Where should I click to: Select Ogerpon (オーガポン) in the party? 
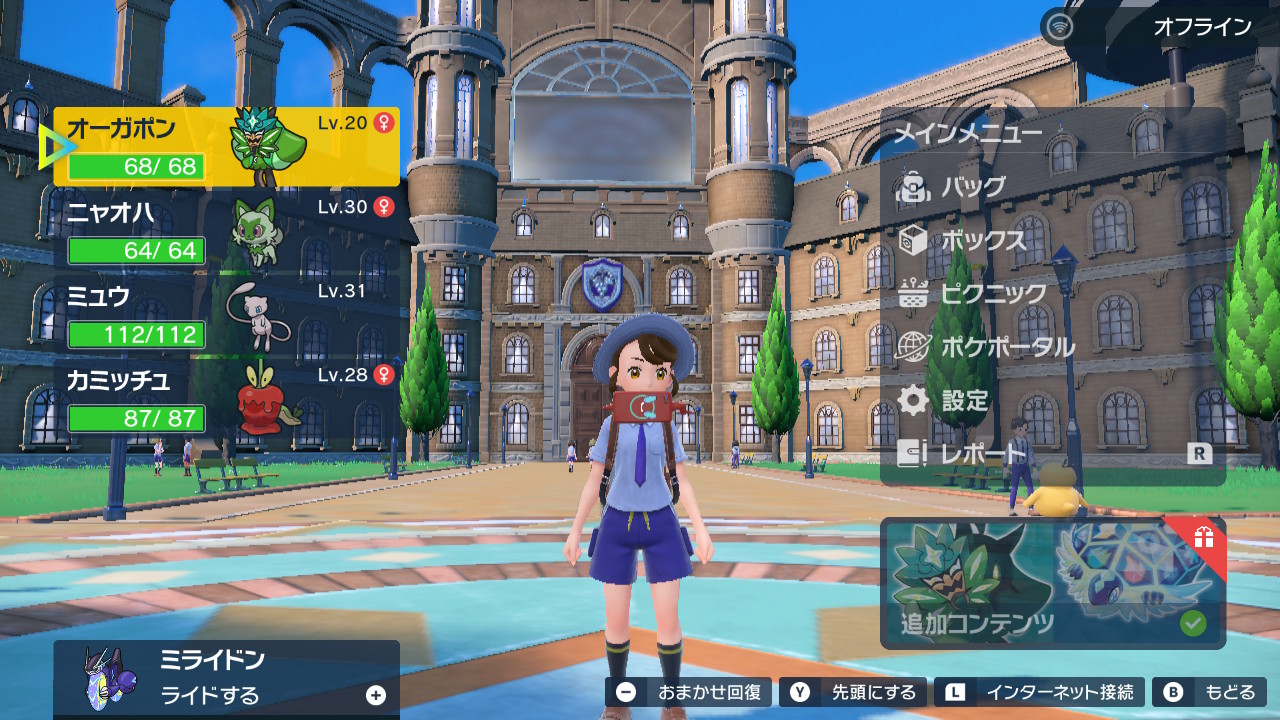pyautogui.click(x=227, y=147)
